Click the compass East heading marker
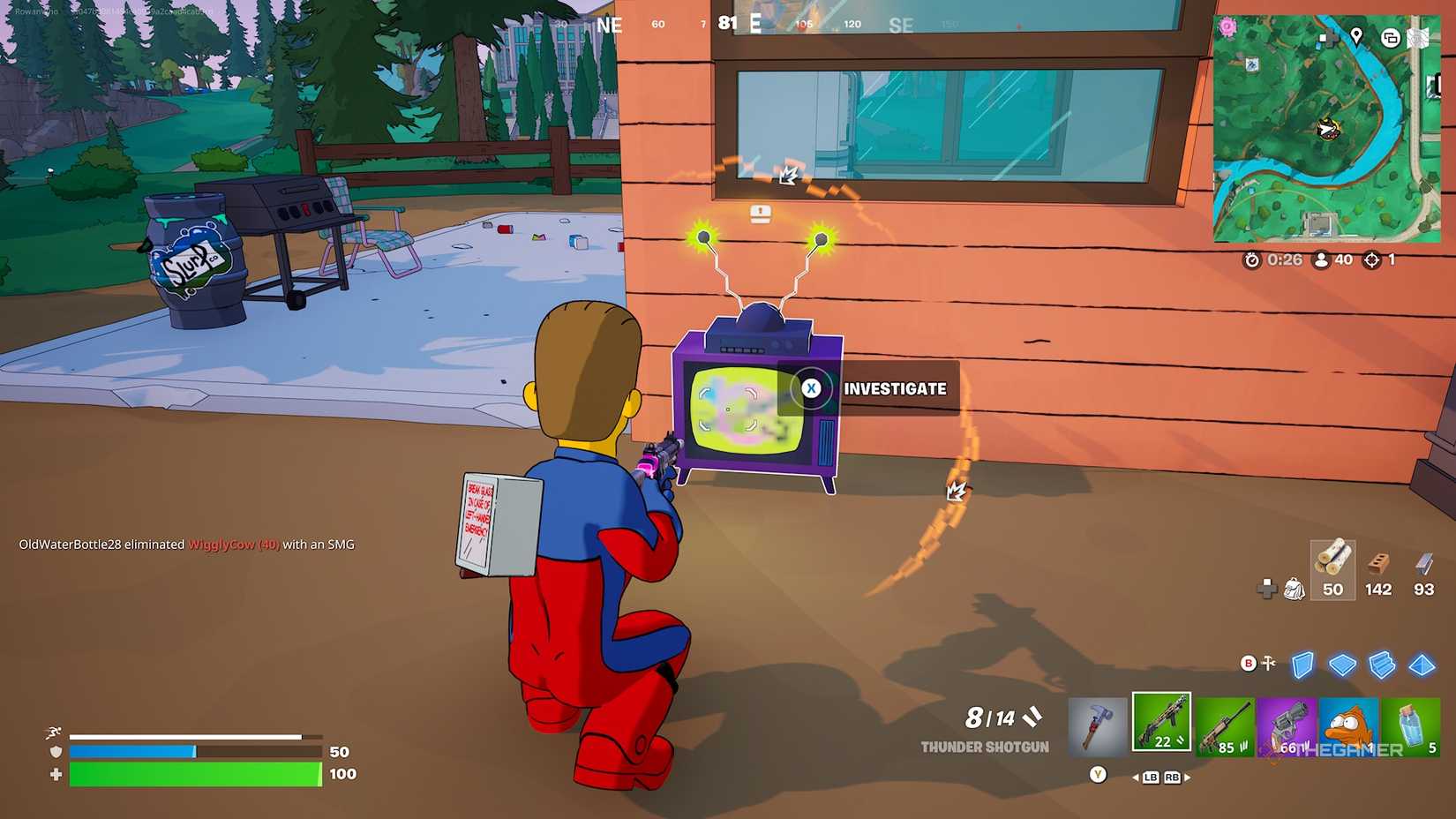This screenshot has width=1456, height=819. (x=754, y=24)
